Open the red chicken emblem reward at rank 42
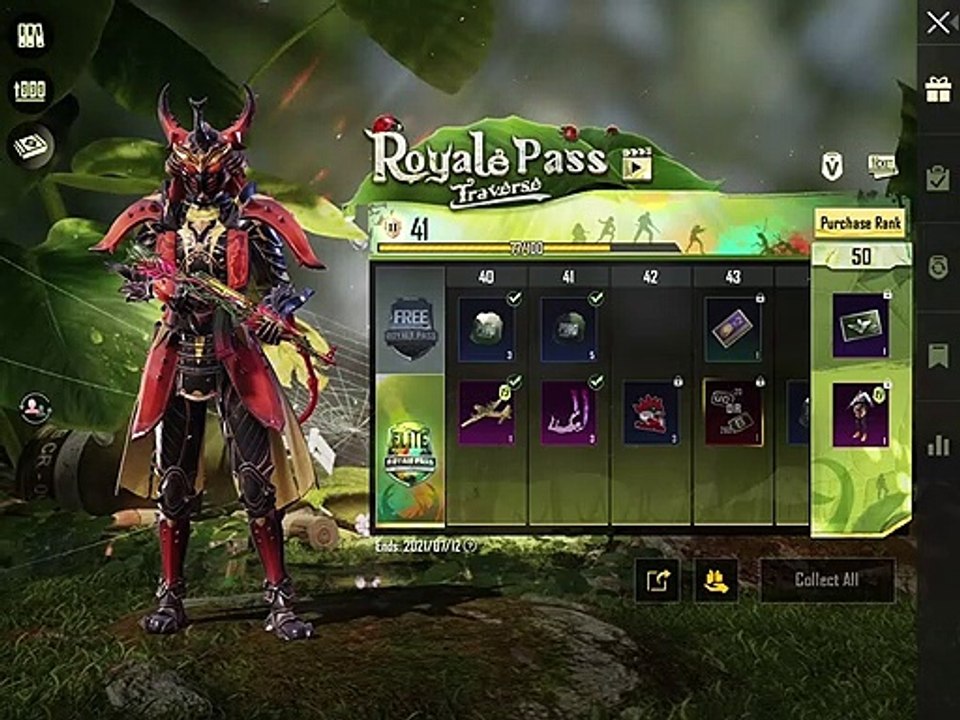This screenshot has height=720, width=960. coord(651,411)
